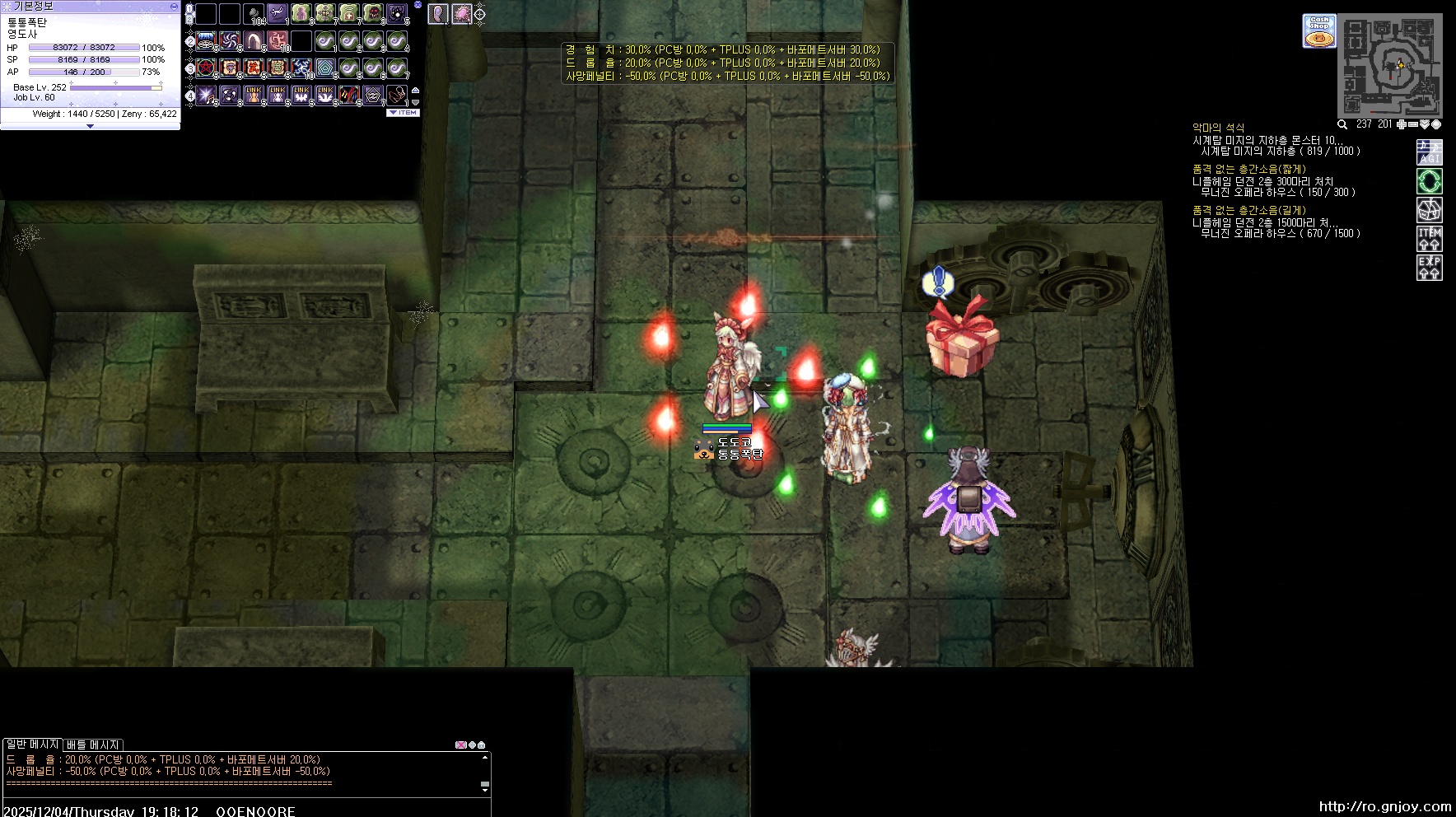Use the blue lightning skill icon
This screenshot has height=817, width=1456.
301,68
